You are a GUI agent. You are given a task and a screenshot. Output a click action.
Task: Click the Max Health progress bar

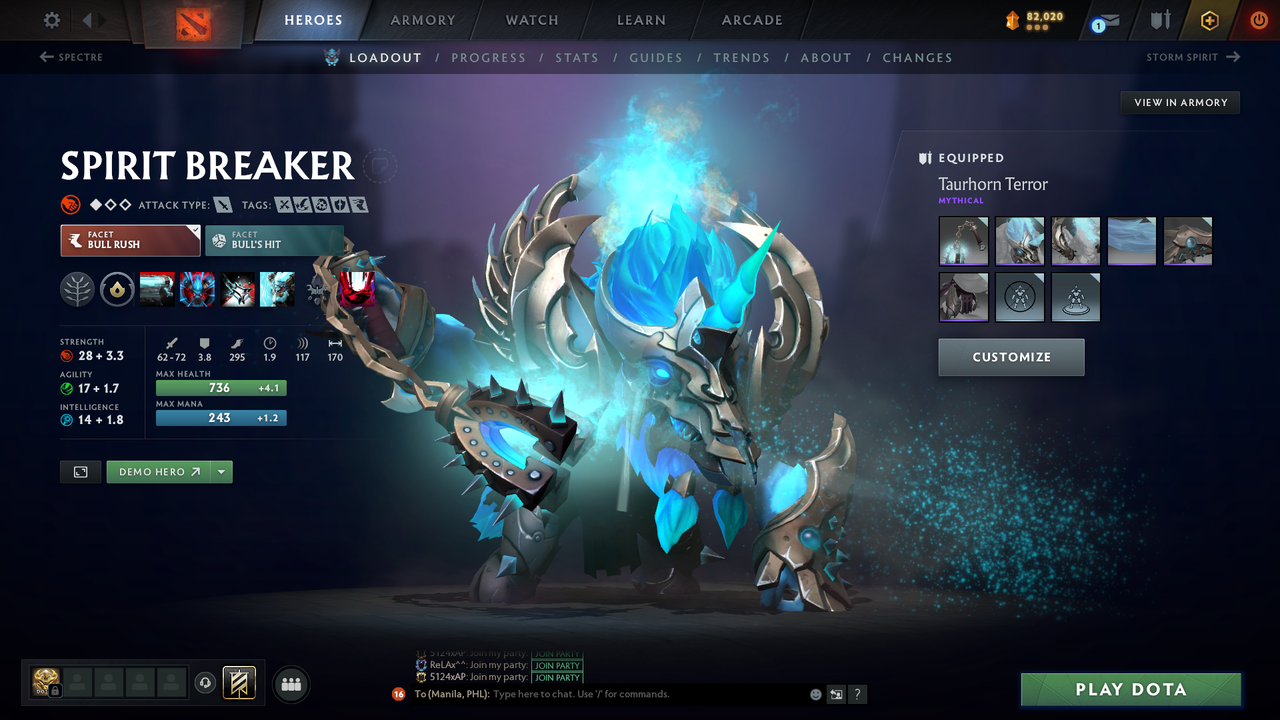coord(220,387)
